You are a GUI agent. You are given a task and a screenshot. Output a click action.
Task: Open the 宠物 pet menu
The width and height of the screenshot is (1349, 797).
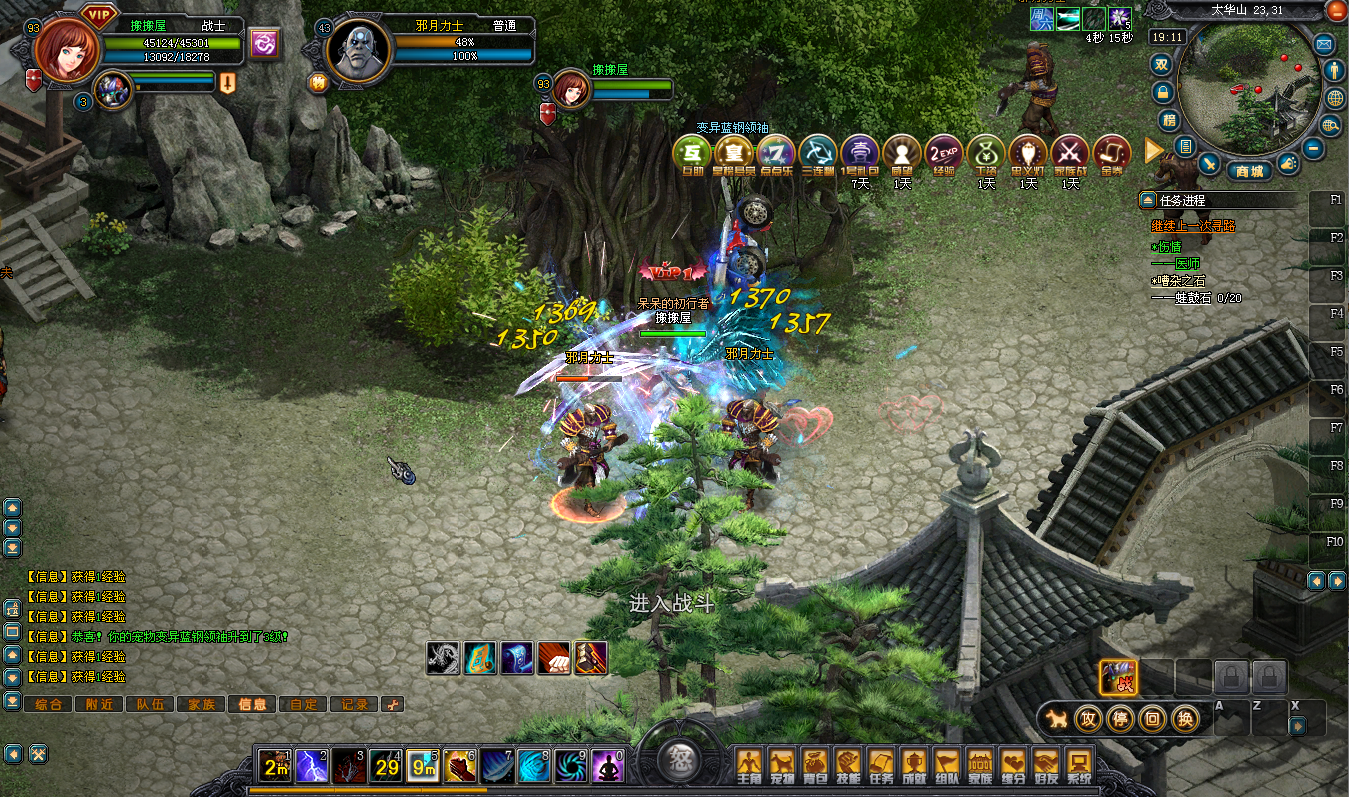(781, 767)
